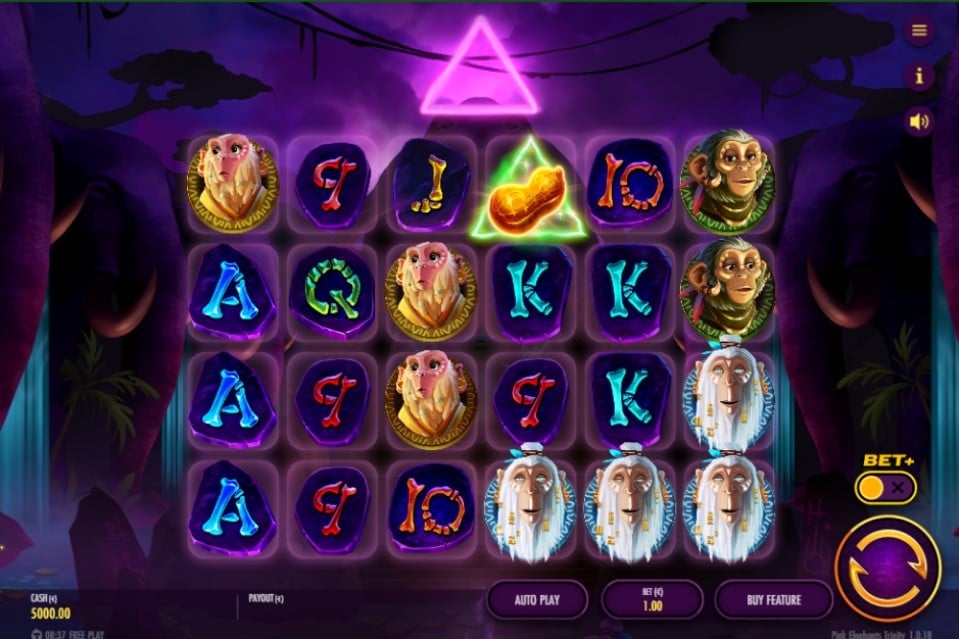Open the Auto Play options
Viewport: 959px width, 639px height.
click(537, 600)
